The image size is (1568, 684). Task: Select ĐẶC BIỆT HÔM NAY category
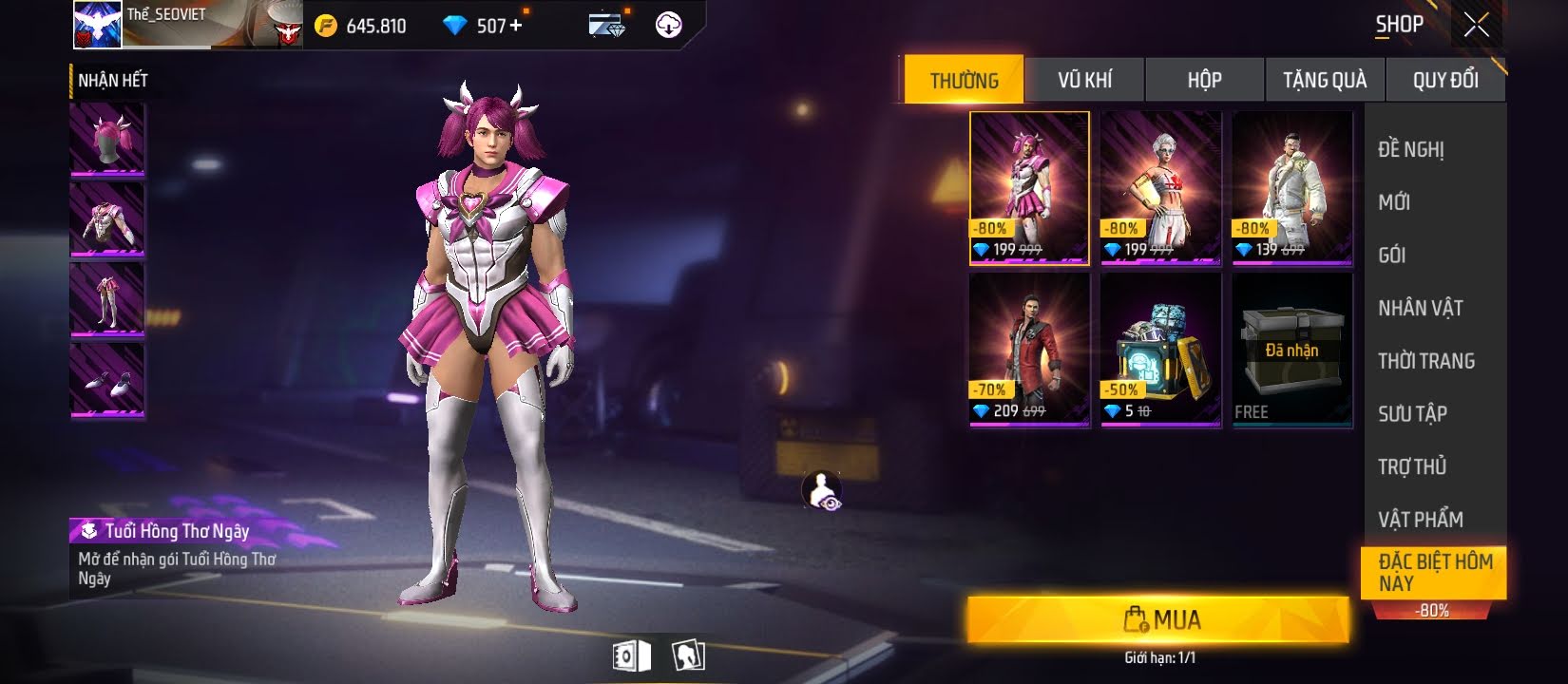1434,572
